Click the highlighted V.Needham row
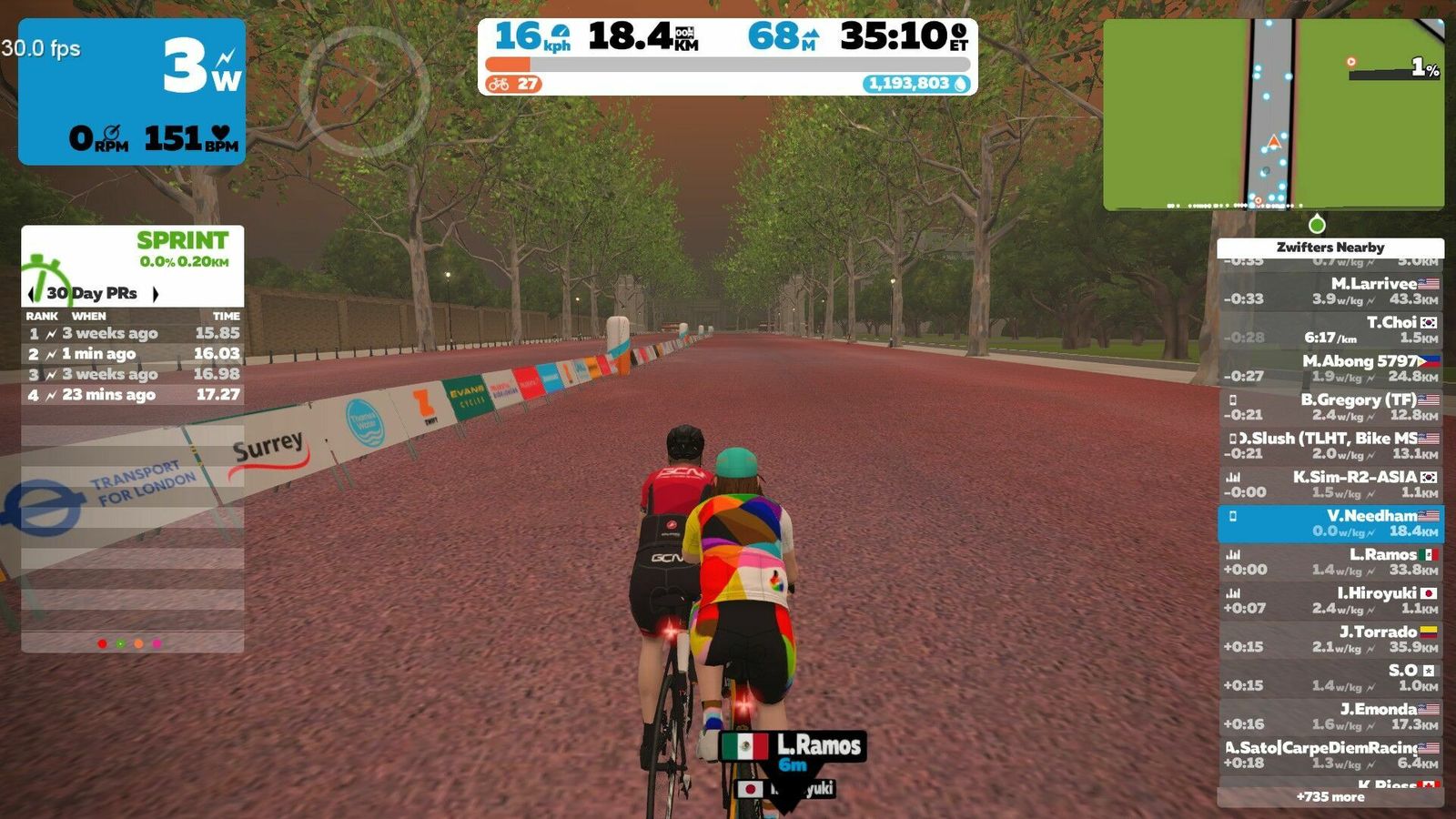The height and width of the screenshot is (819, 1456). (1330, 523)
